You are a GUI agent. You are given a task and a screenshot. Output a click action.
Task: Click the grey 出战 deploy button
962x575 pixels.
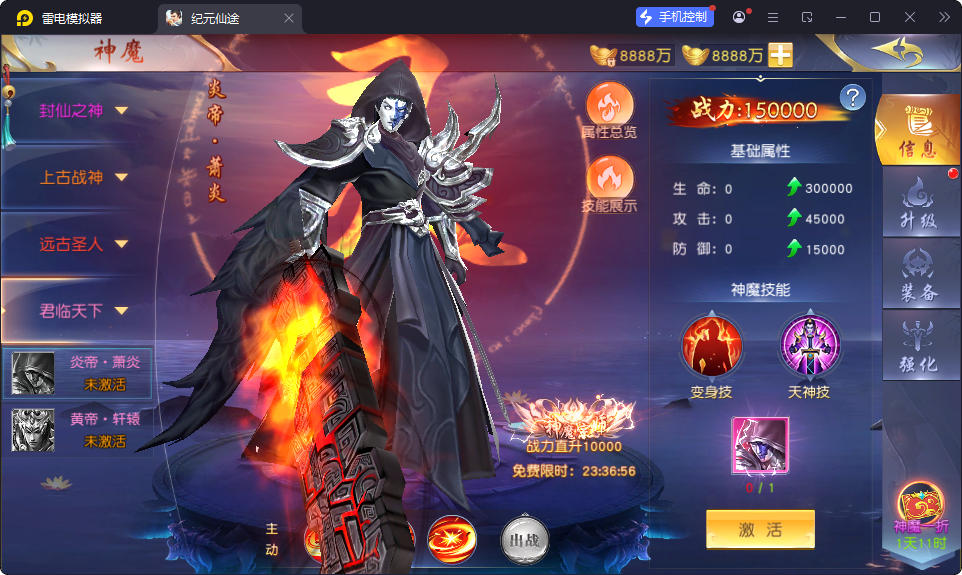click(525, 540)
